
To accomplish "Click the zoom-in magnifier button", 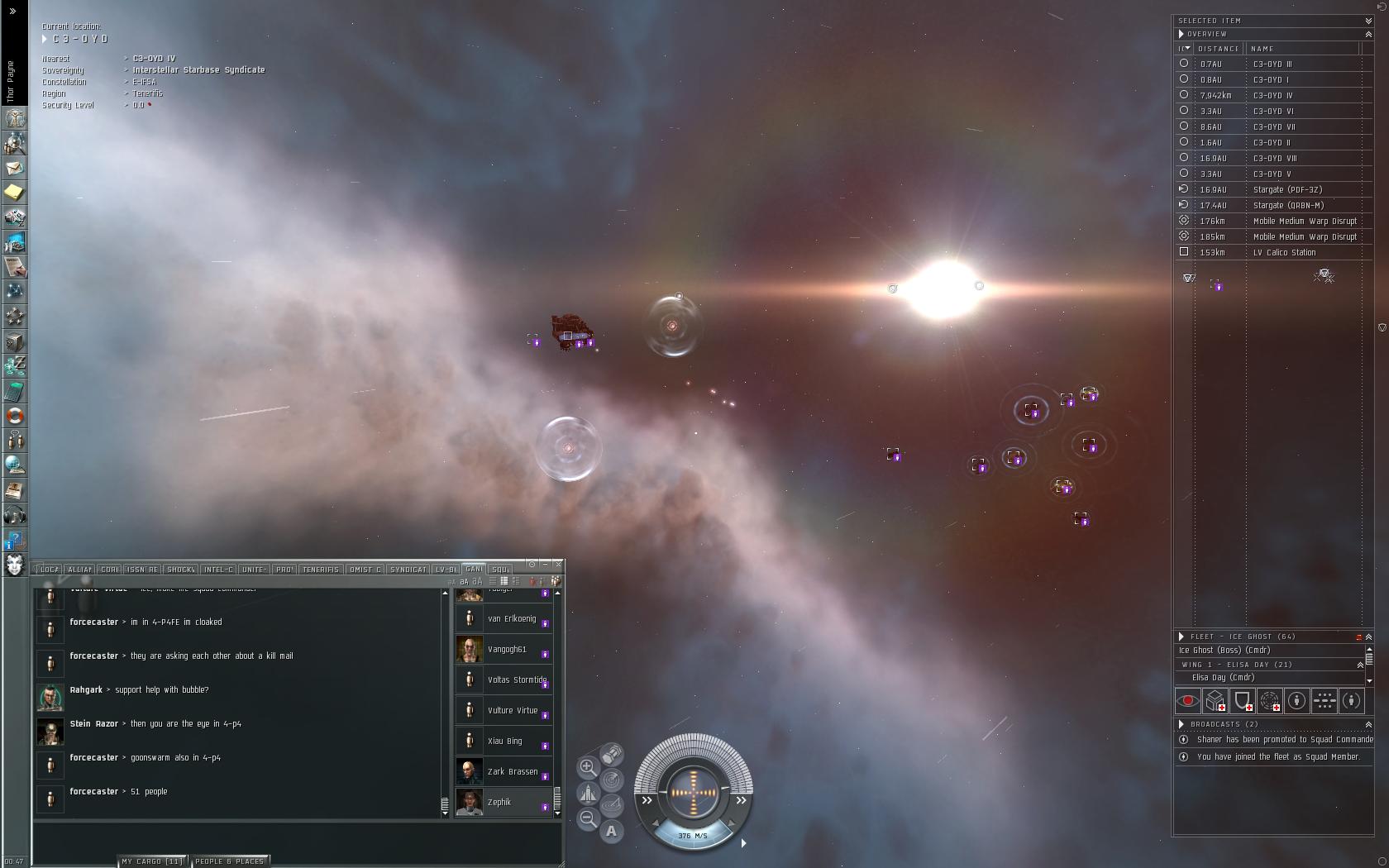I will [x=588, y=767].
